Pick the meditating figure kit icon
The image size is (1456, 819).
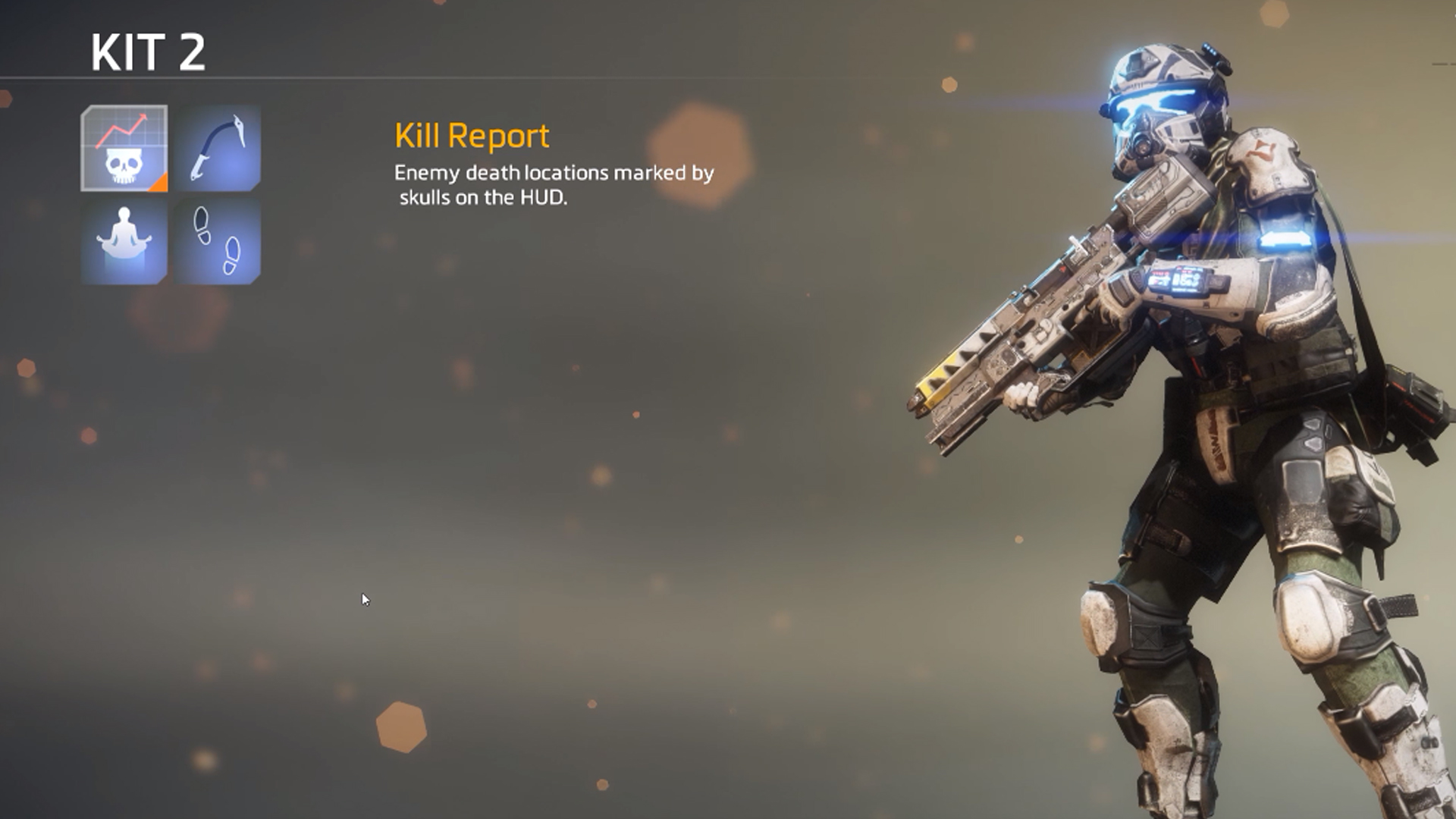(x=124, y=242)
